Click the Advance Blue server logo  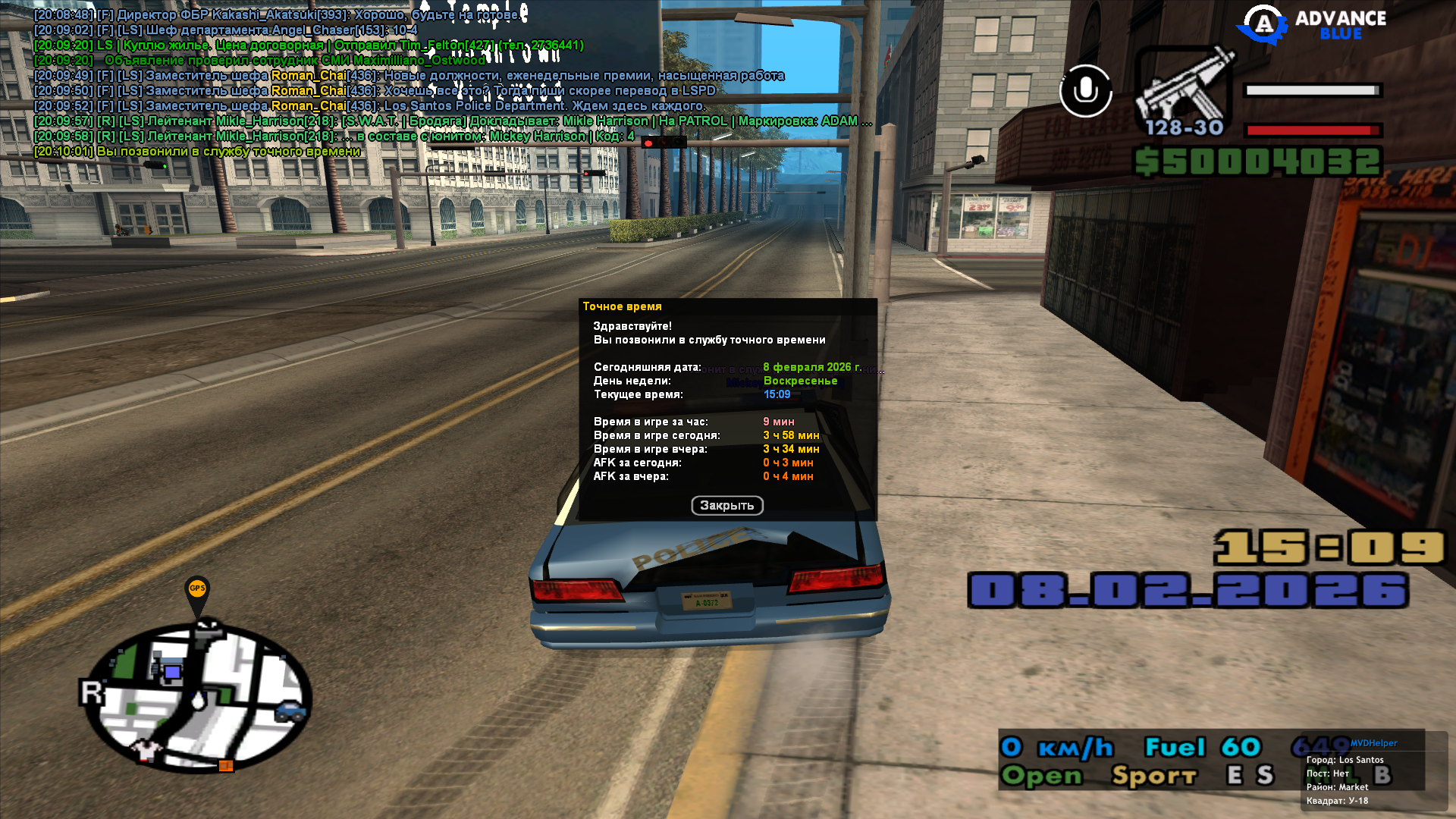coord(1312,25)
